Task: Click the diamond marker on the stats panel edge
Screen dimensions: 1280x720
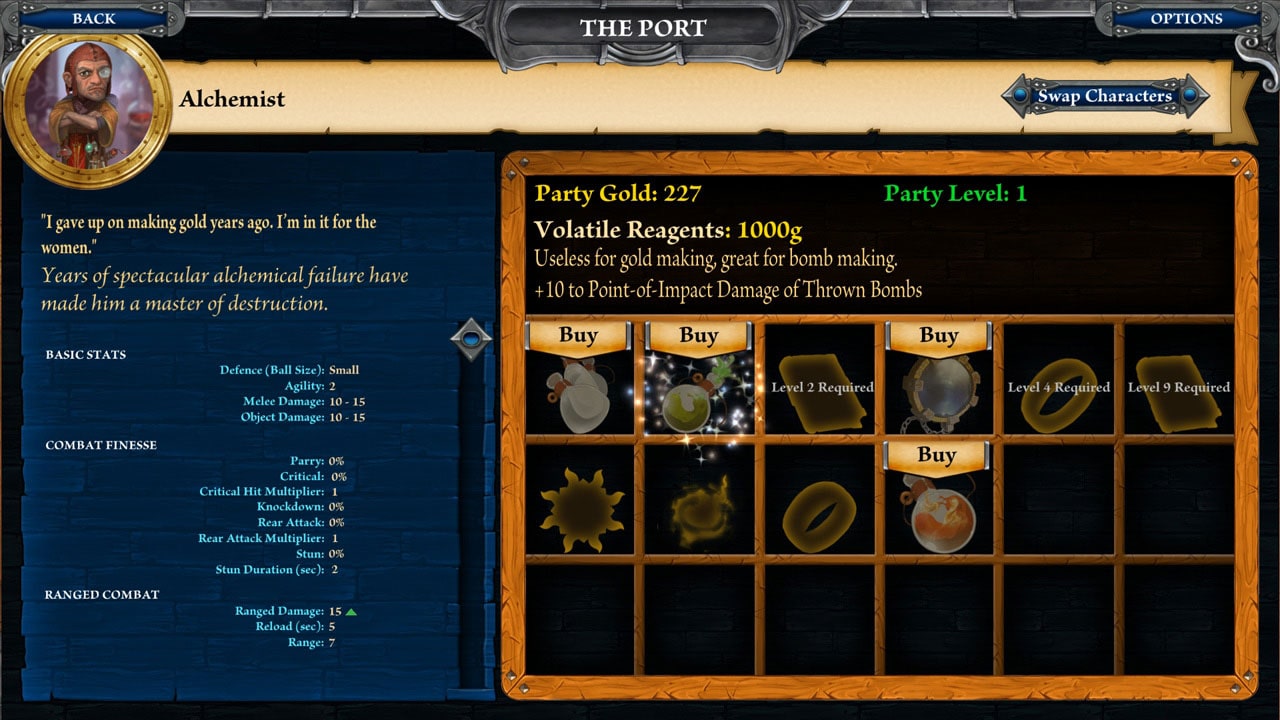Action: click(x=472, y=337)
